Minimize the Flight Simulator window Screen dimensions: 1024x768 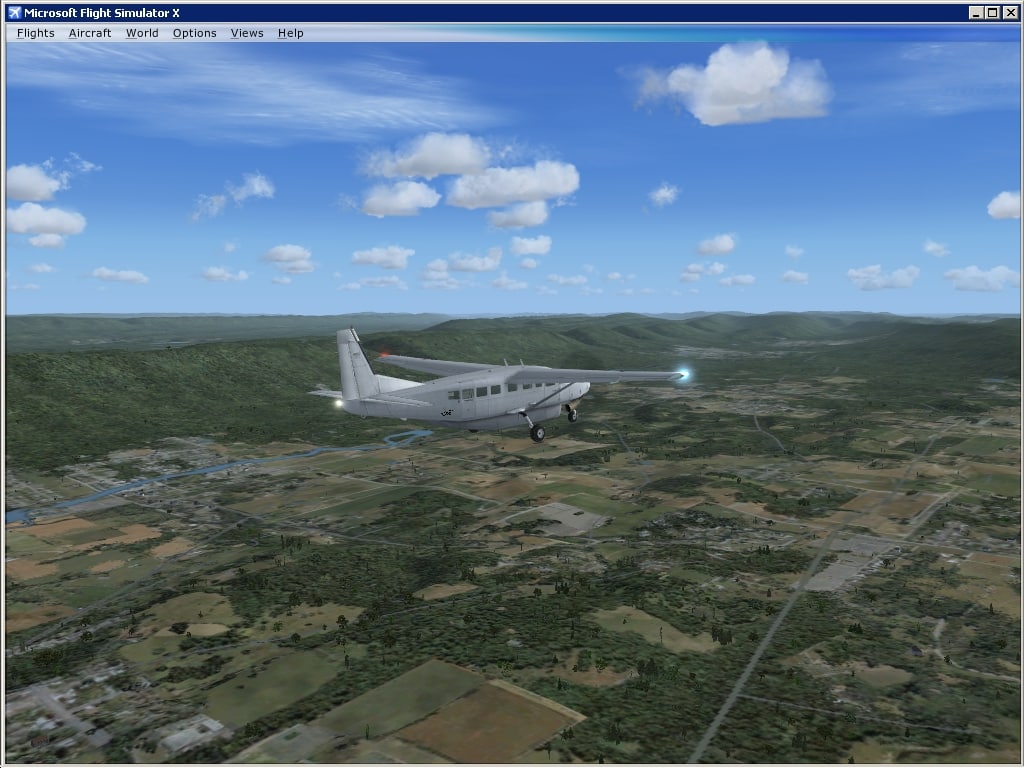(x=977, y=12)
